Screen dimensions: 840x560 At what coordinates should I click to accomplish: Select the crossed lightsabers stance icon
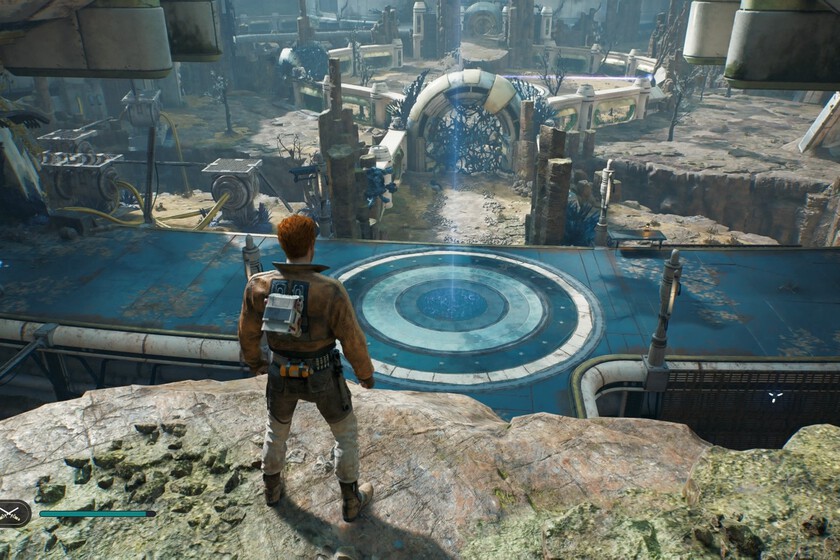tap(11, 514)
